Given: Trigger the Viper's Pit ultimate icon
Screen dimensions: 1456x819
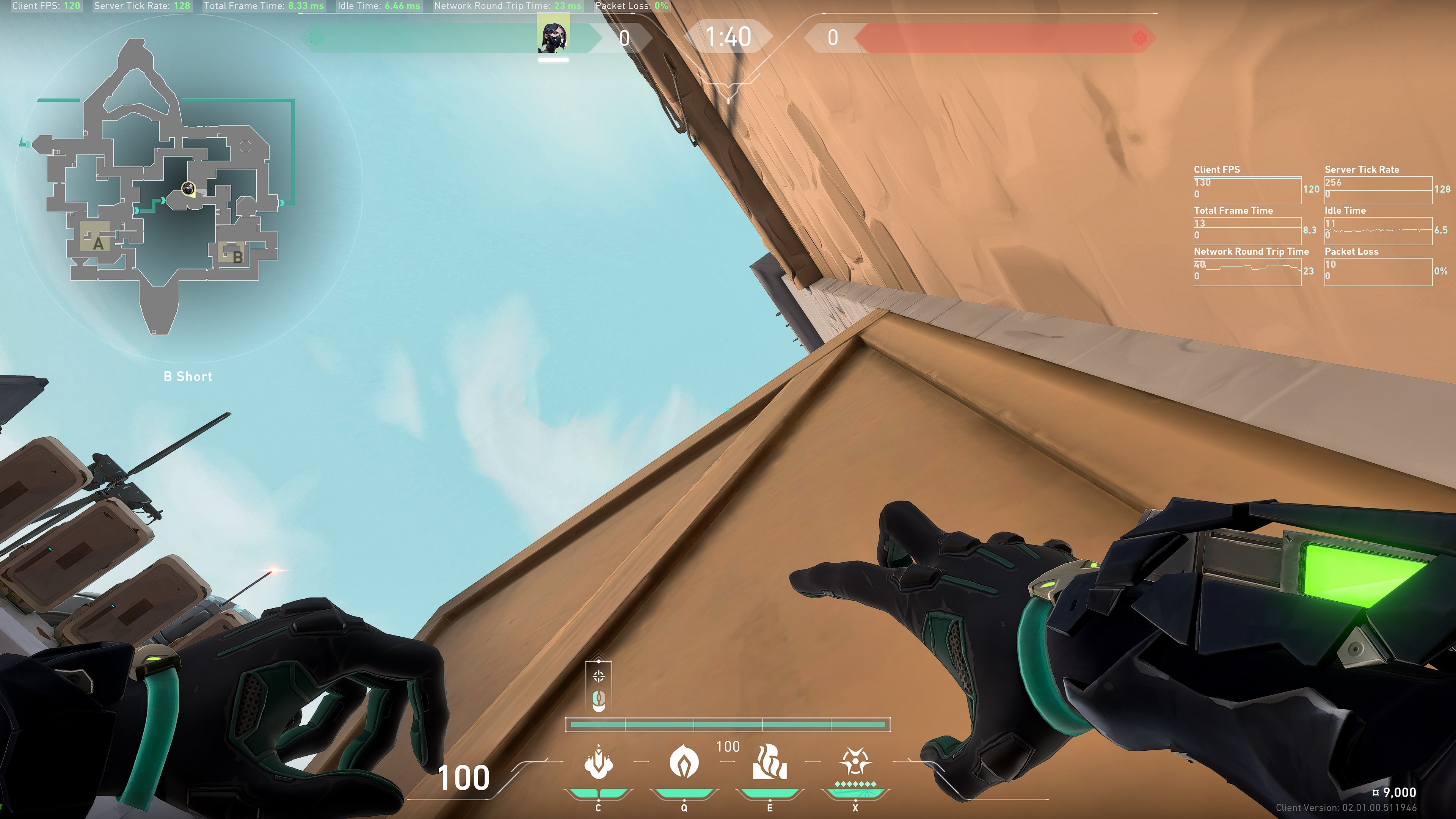Looking at the screenshot, I should 855,762.
